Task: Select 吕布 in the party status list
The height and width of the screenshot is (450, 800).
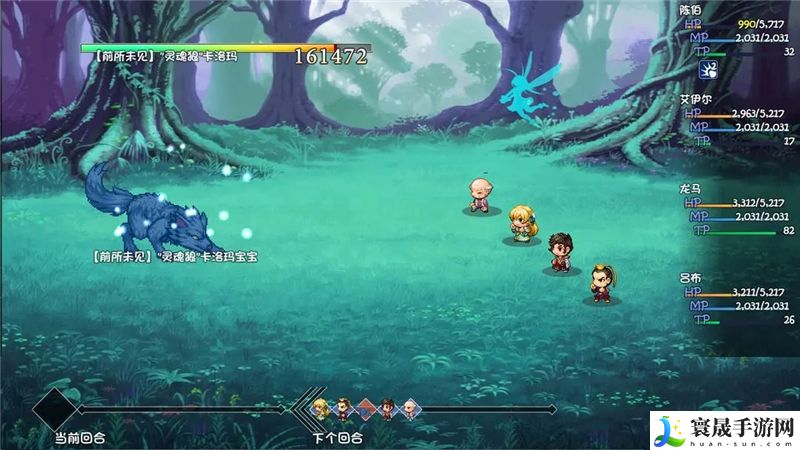Action: pyautogui.click(x=691, y=275)
